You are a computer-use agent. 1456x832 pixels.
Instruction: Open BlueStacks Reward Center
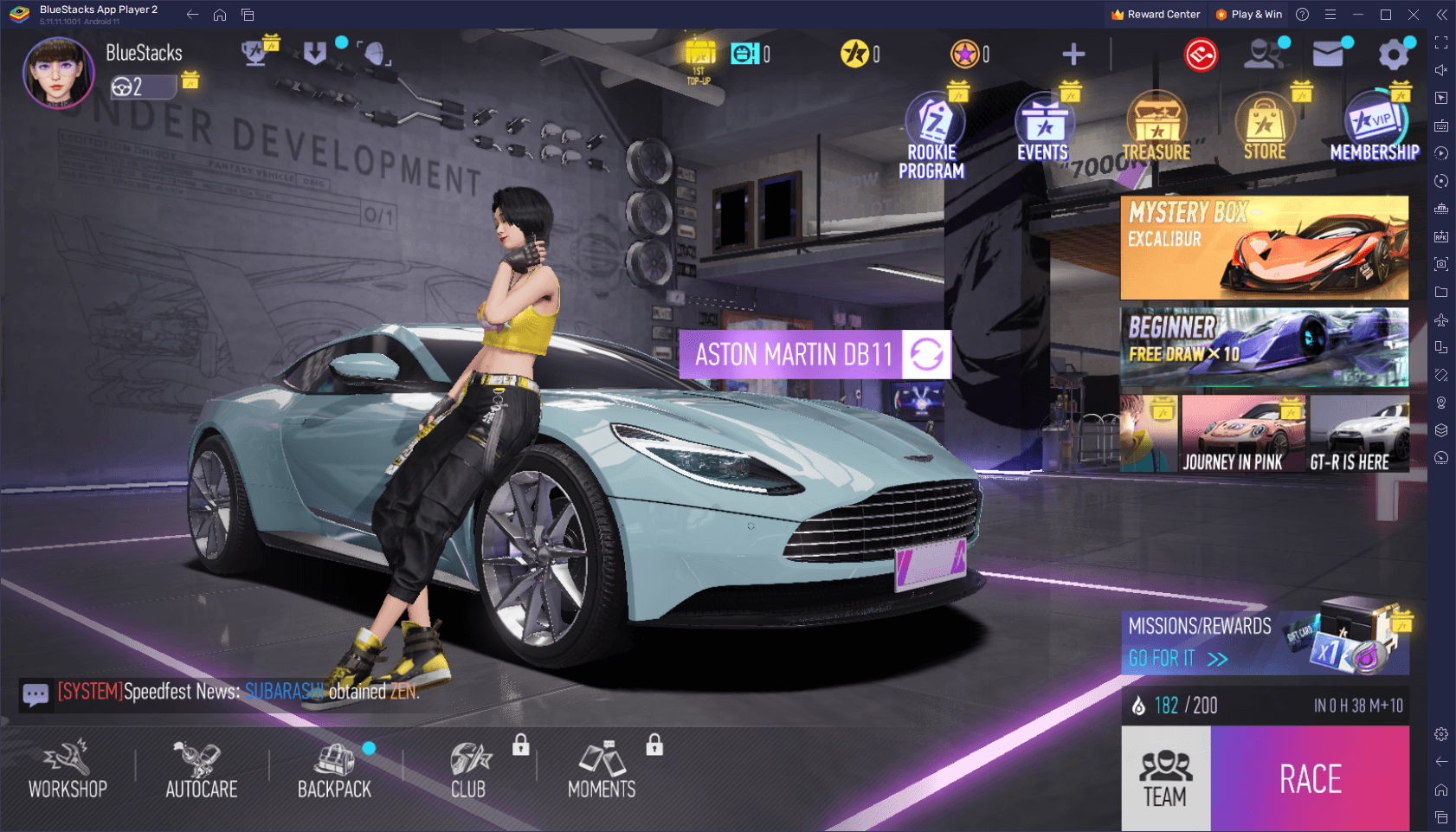pyautogui.click(x=1156, y=15)
